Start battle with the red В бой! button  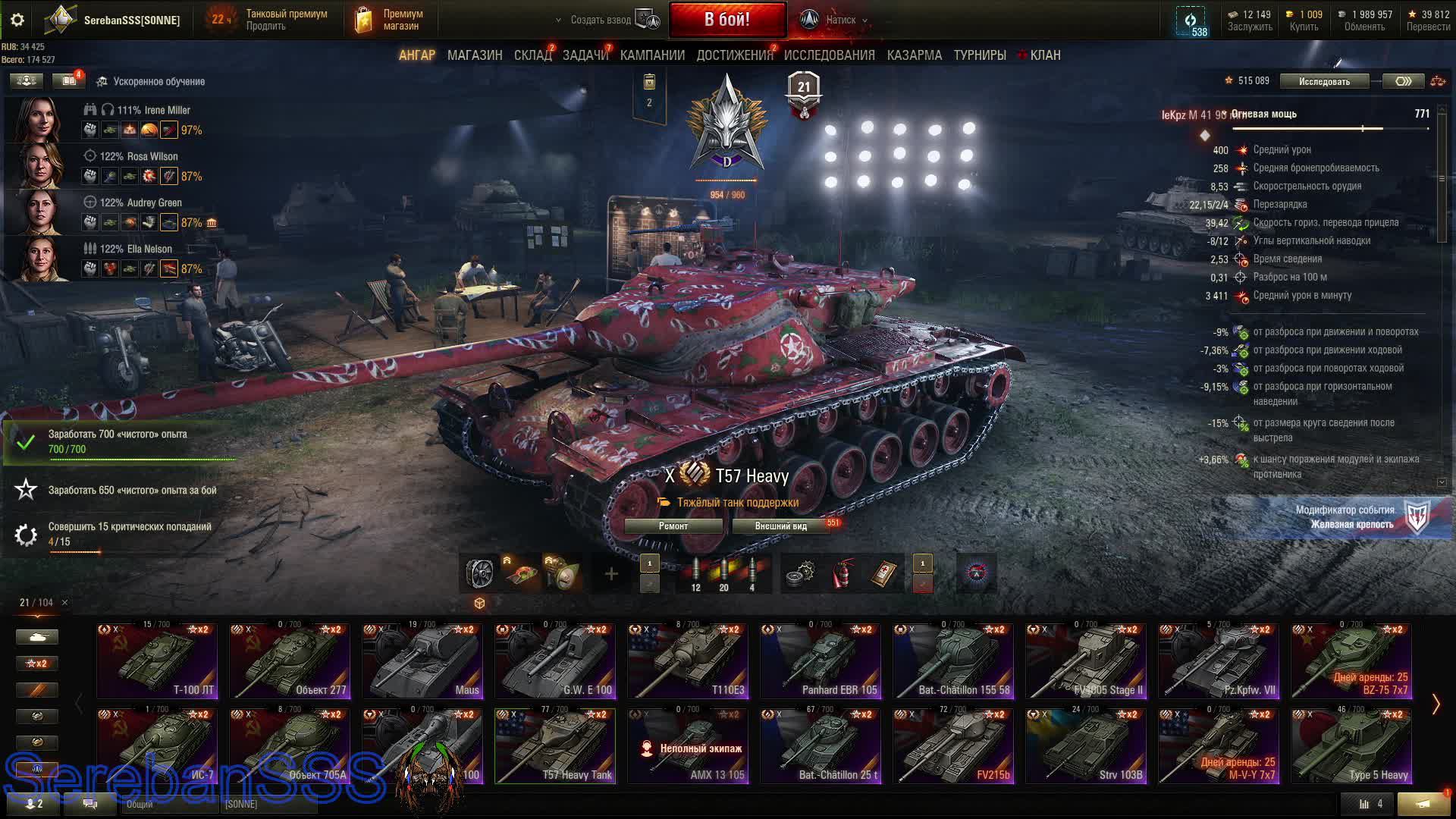[726, 20]
